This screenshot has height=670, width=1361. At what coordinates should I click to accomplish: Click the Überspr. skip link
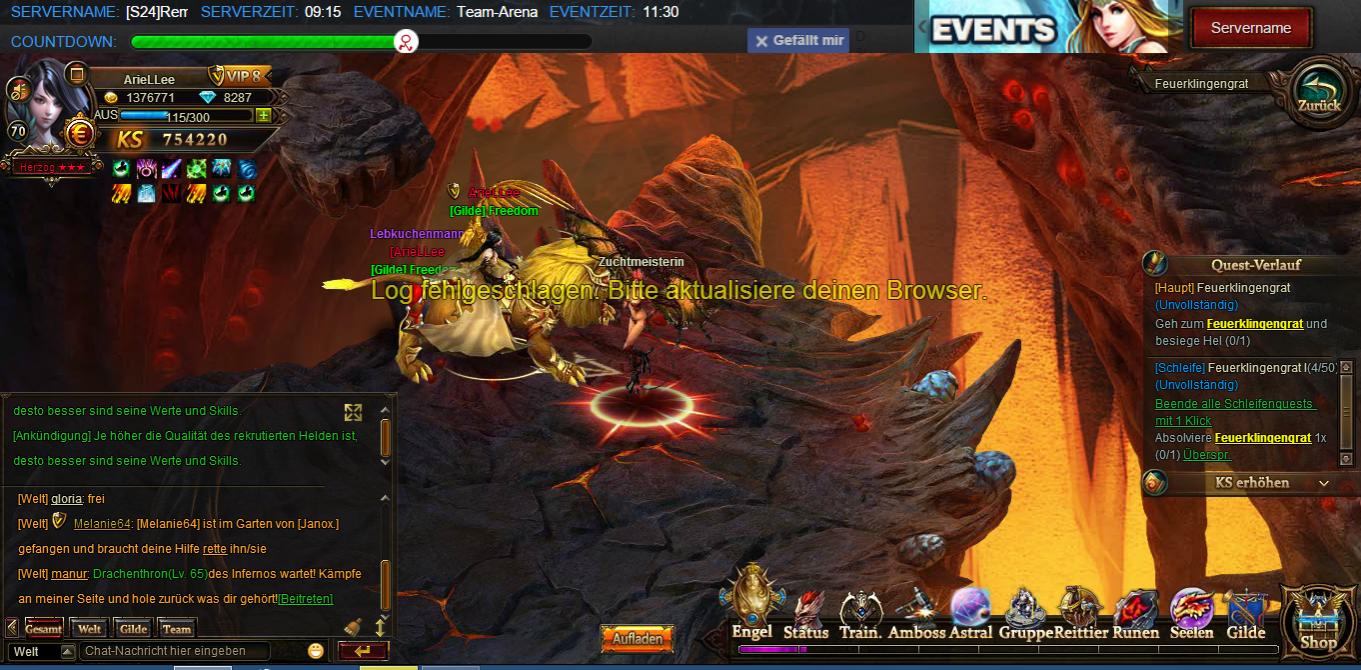tap(1206, 455)
